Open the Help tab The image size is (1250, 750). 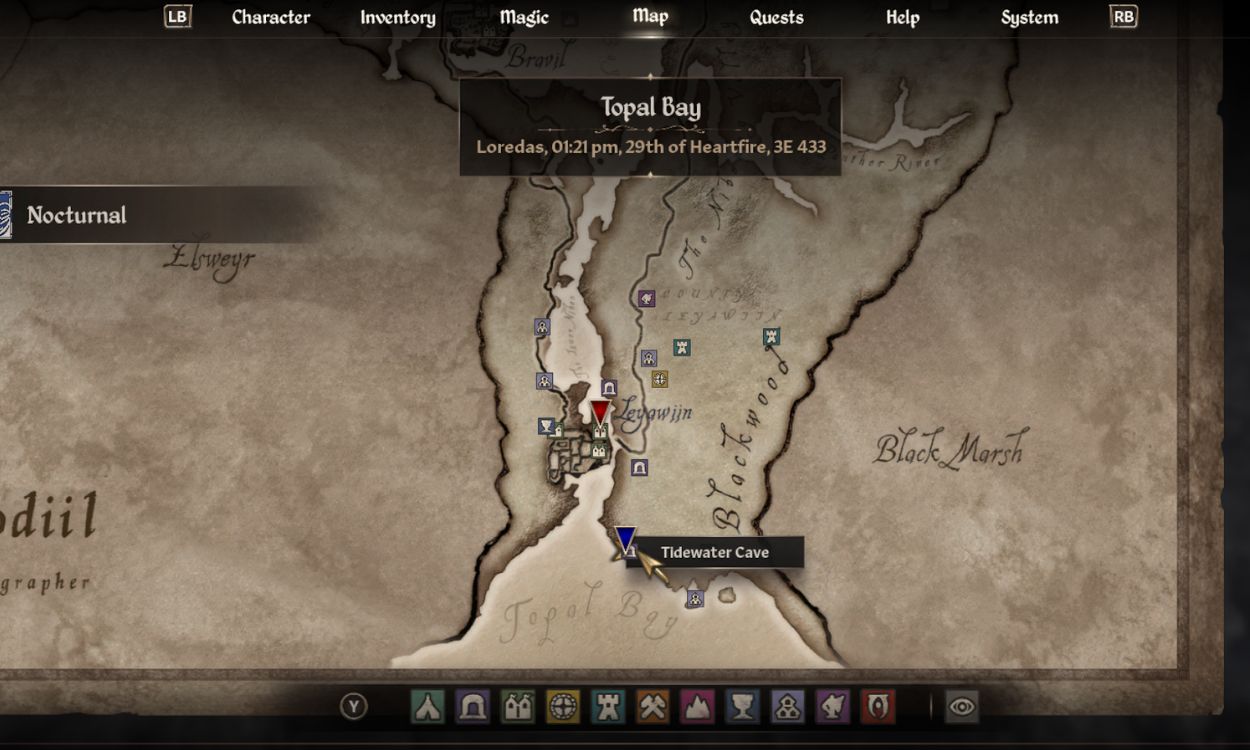(x=902, y=17)
